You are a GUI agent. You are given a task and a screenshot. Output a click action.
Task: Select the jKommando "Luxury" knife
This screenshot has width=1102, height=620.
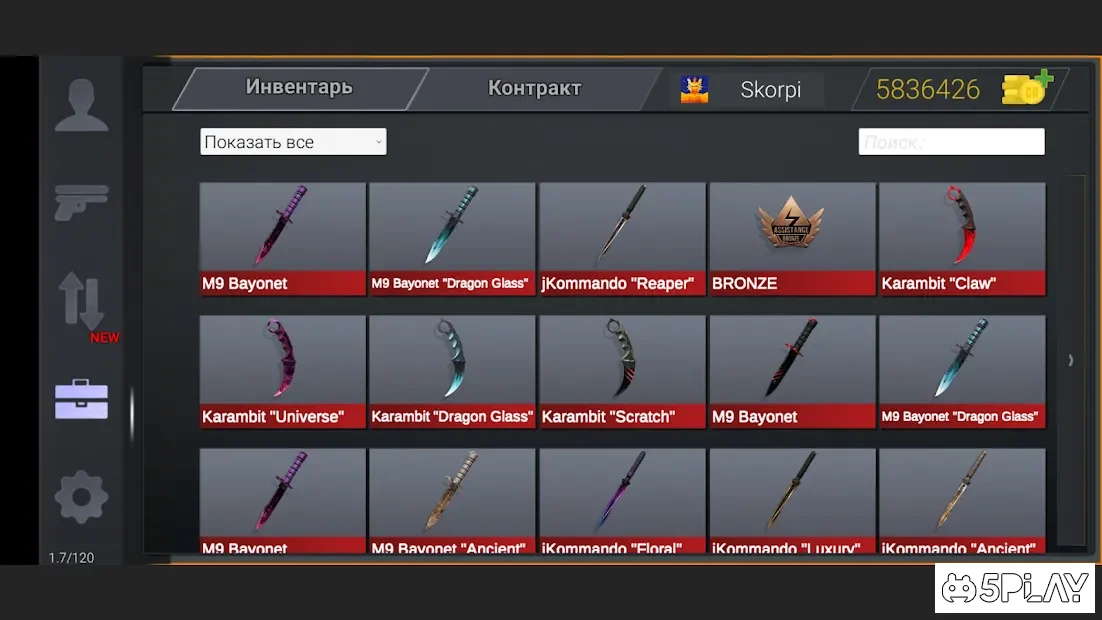pos(792,500)
